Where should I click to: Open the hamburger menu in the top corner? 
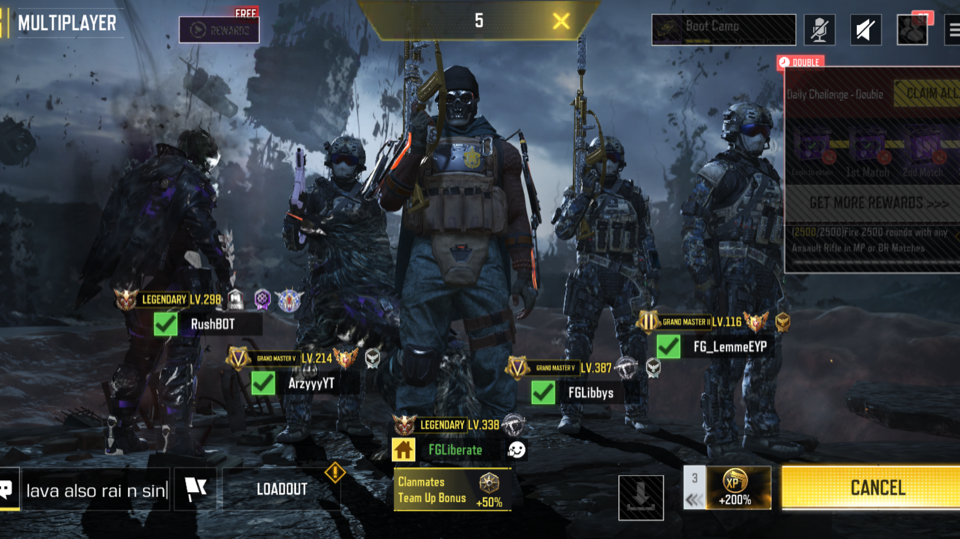(951, 30)
